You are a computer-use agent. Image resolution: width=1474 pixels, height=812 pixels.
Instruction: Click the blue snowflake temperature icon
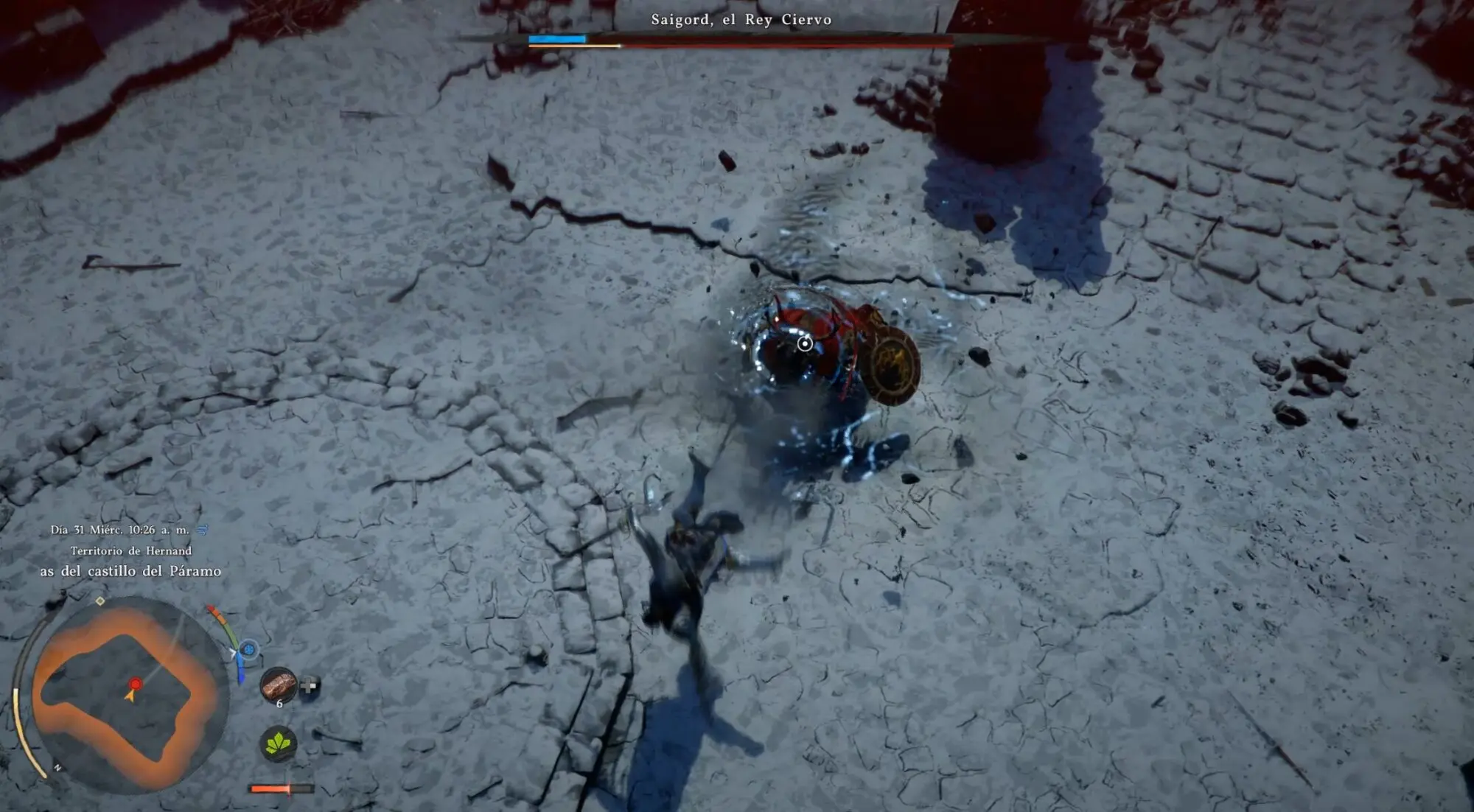click(248, 649)
